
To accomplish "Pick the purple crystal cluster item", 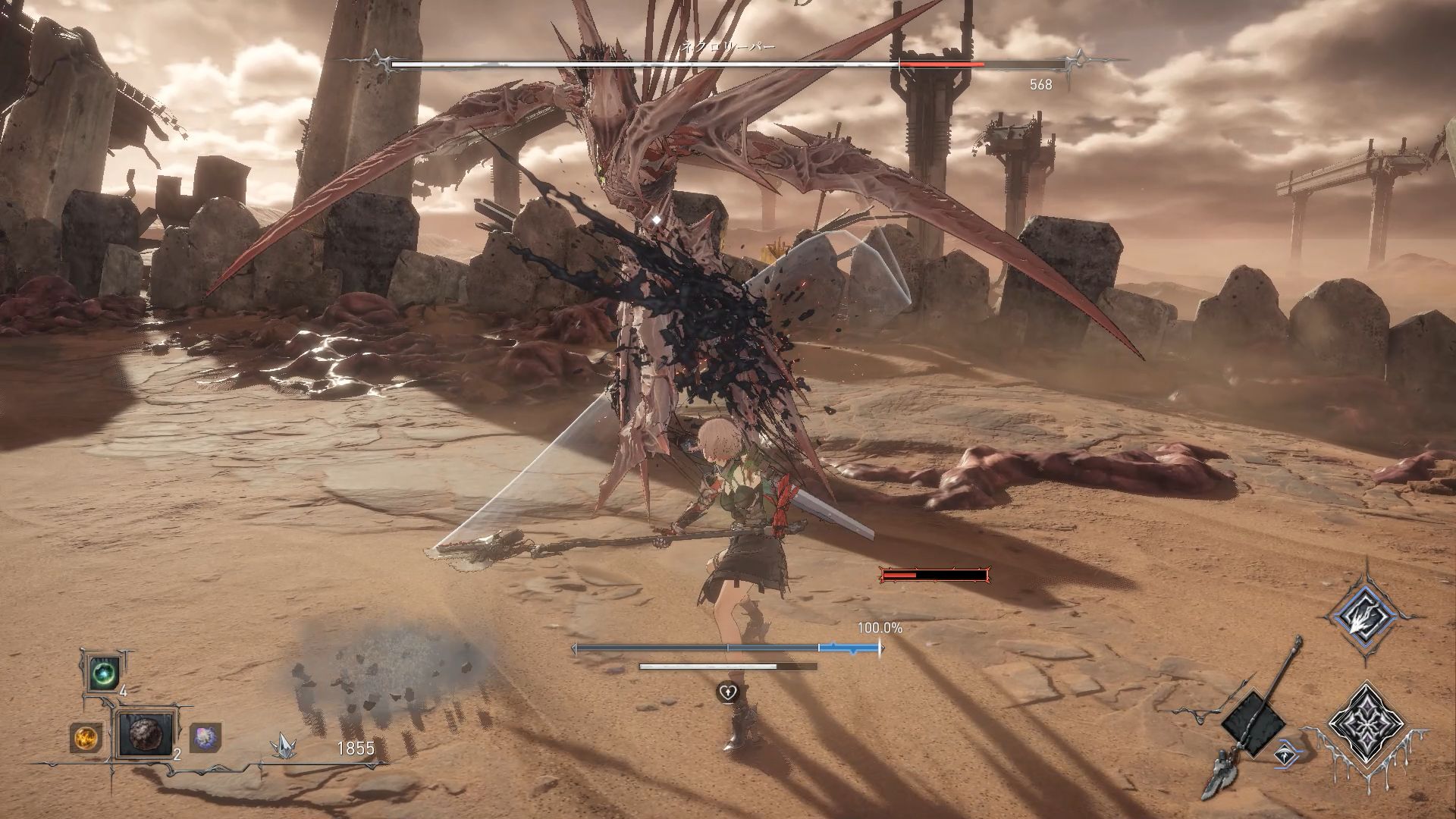I will (204, 736).
